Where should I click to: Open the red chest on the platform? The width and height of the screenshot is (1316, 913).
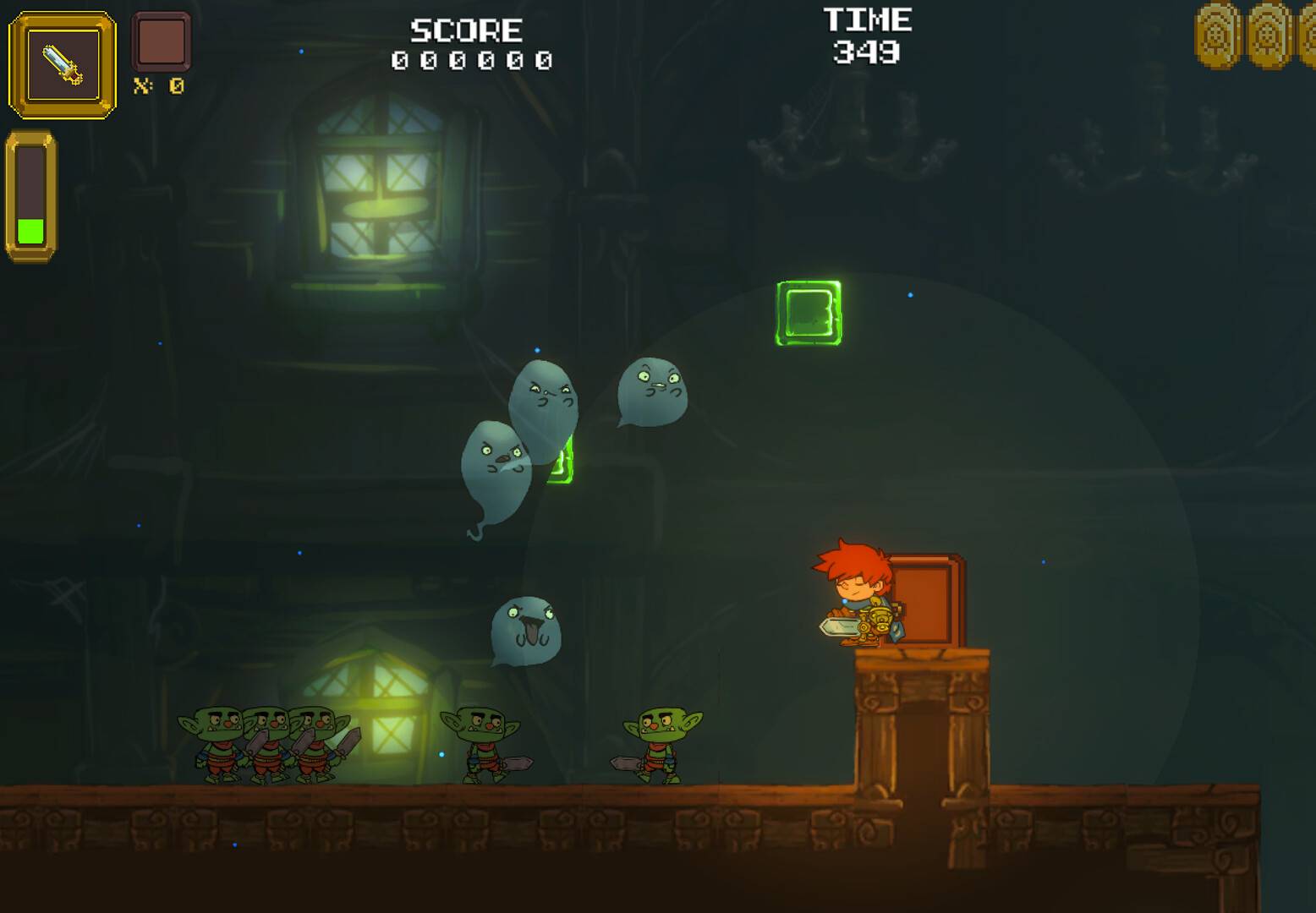[926, 600]
